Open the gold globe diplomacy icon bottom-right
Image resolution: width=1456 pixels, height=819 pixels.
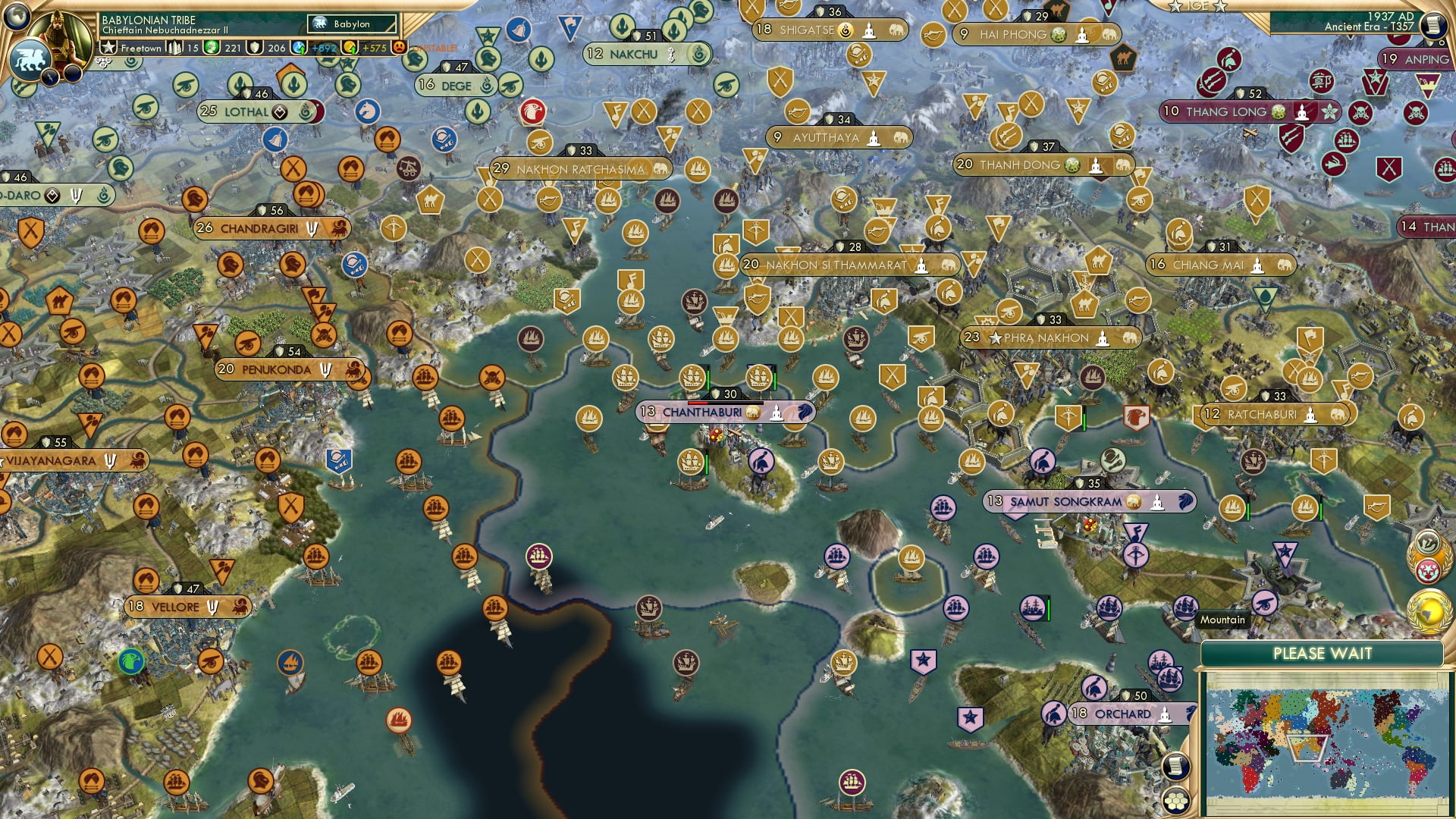point(1428,611)
